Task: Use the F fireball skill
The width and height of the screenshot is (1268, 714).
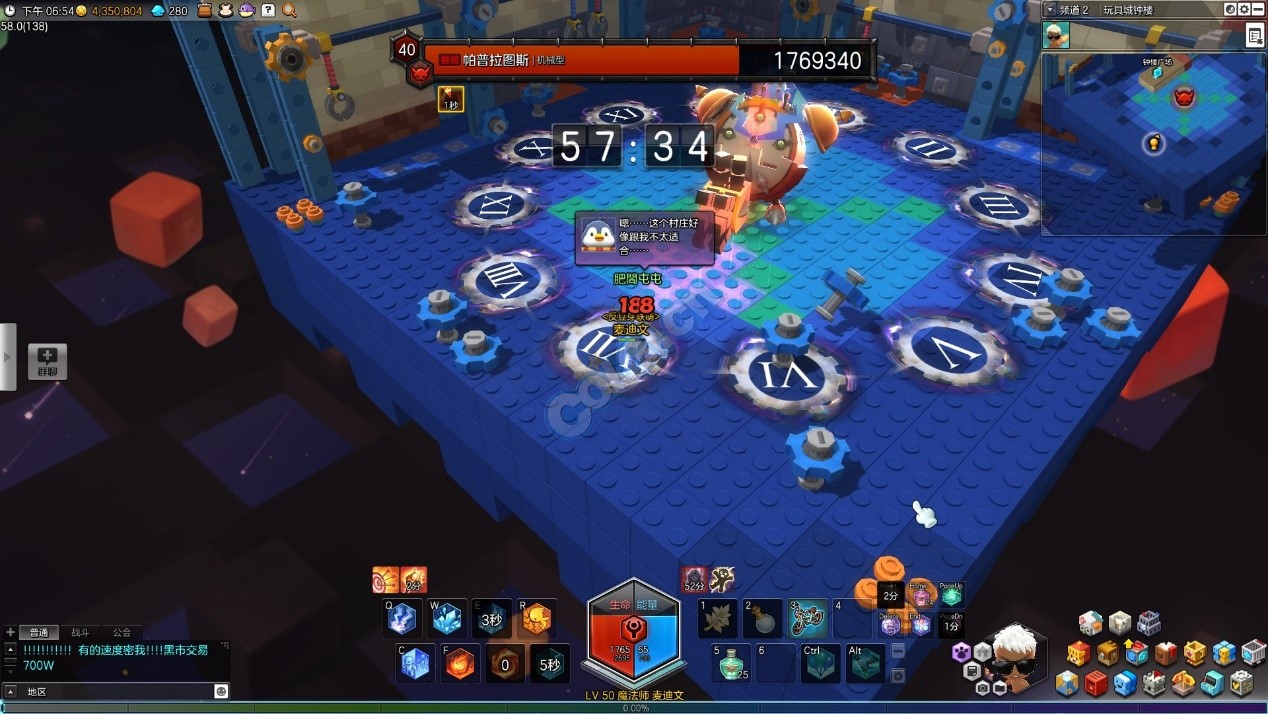Action: pos(461,663)
